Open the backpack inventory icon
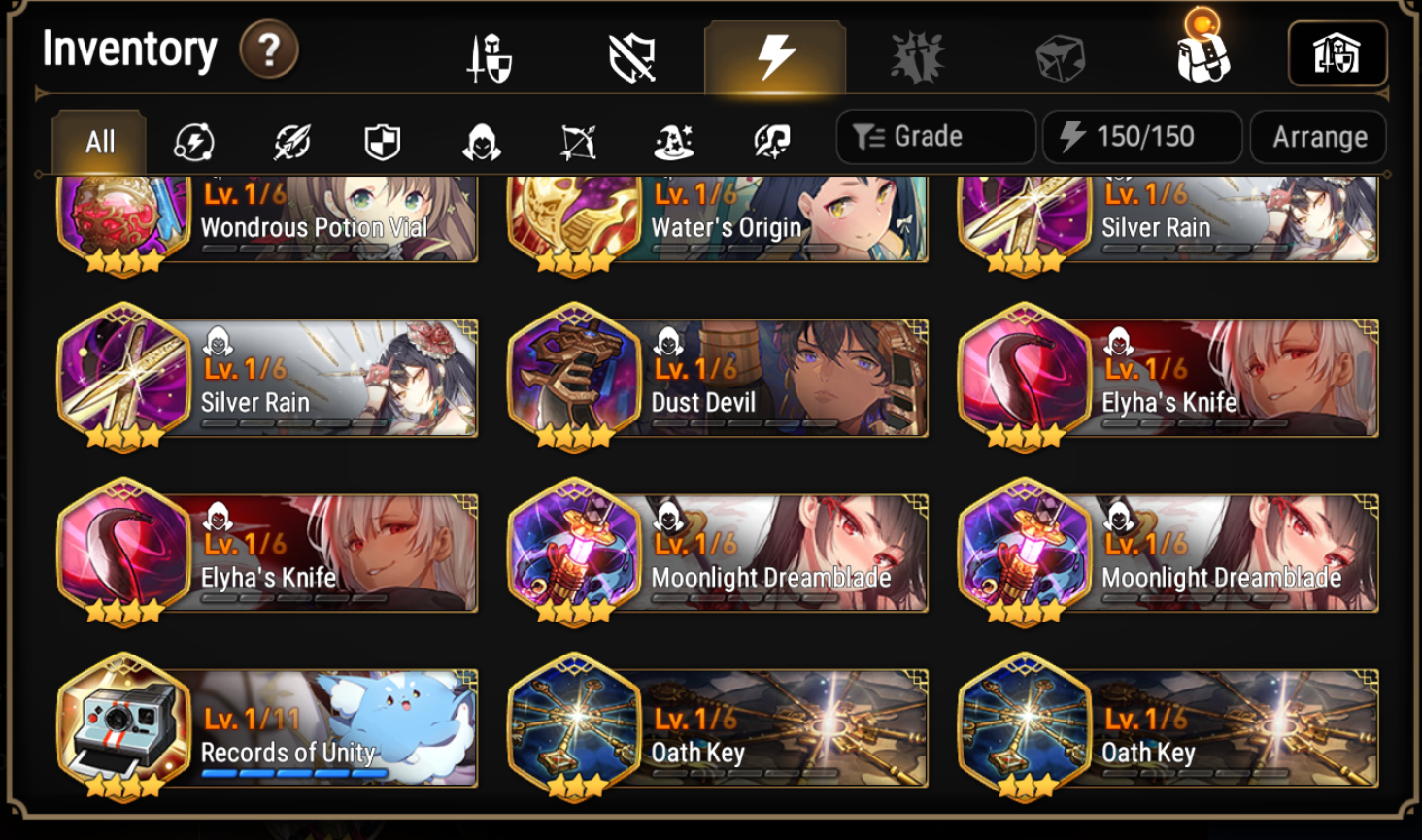Image resolution: width=1422 pixels, height=840 pixels. coord(1202,53)
